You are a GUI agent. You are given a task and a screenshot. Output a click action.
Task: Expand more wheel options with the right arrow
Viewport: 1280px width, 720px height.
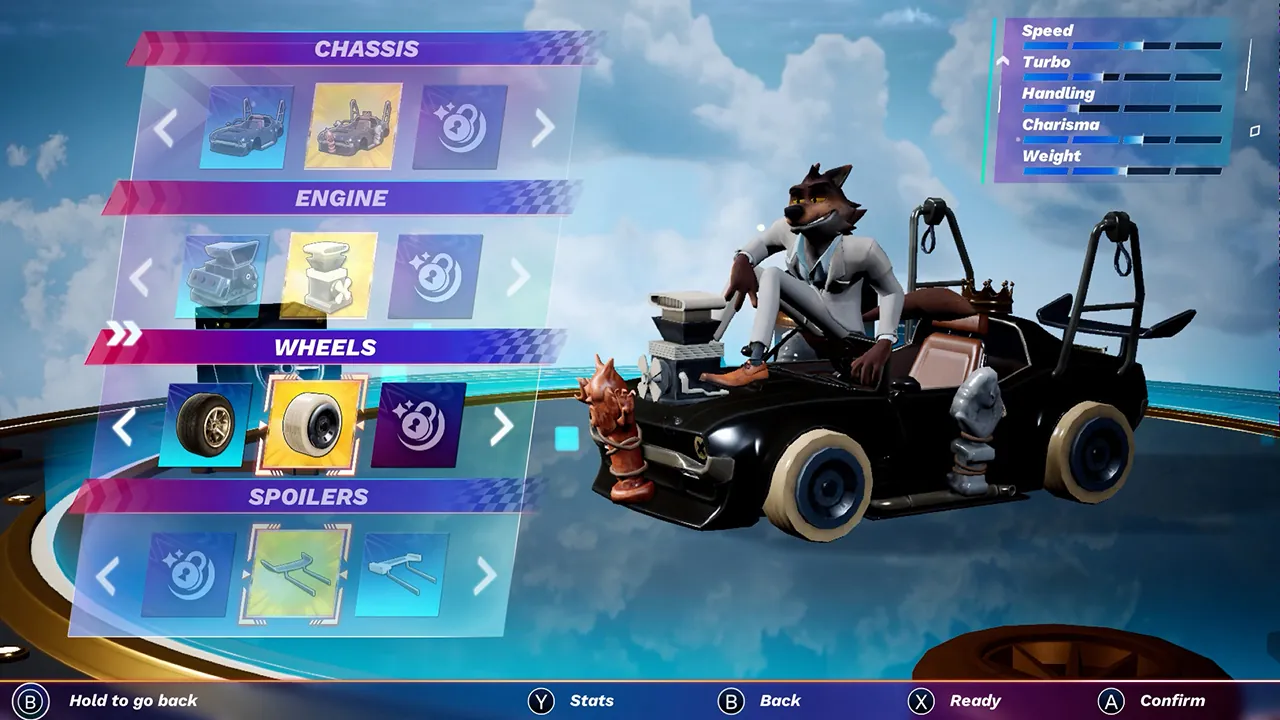click(500, 427)
